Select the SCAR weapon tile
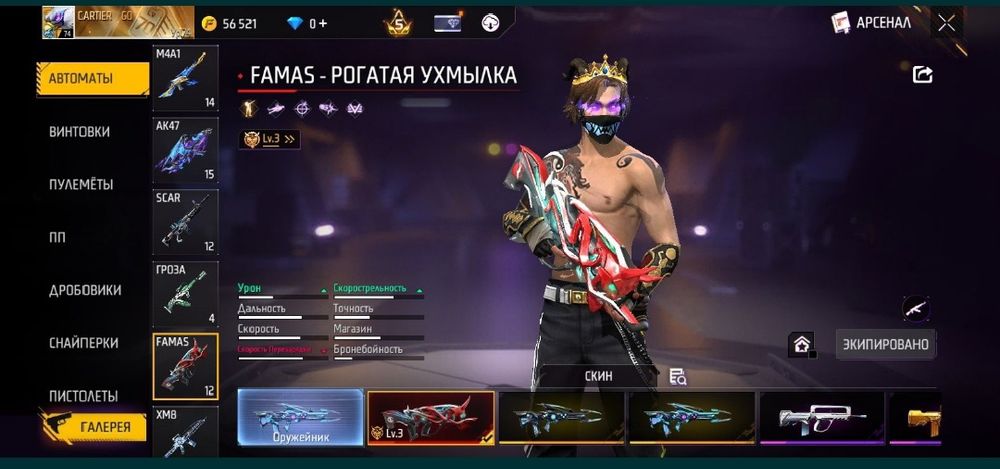Viewport: 1000px width, 469px height. 185,222
